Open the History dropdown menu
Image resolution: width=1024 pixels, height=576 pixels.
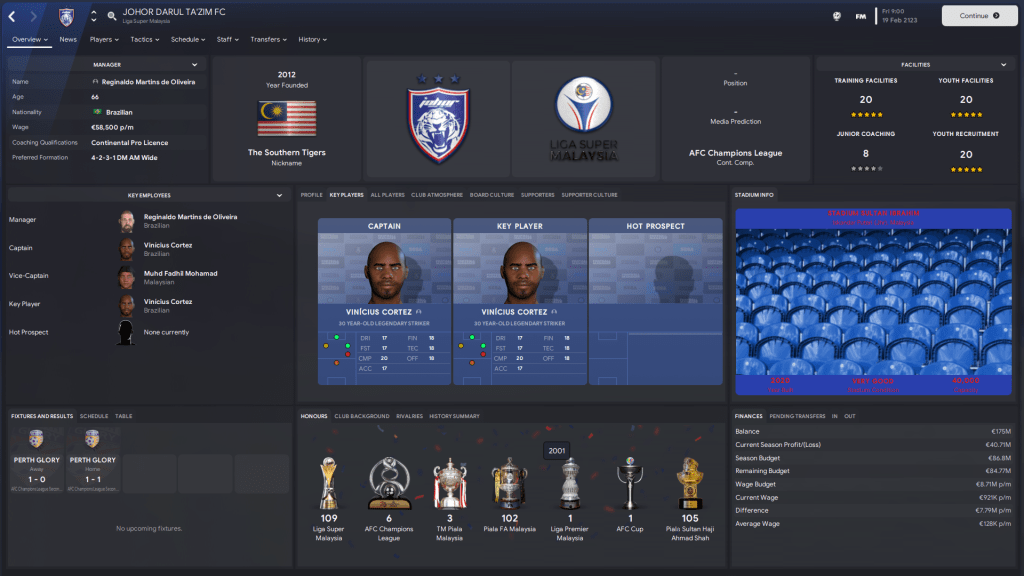click(x=312, y=39)
